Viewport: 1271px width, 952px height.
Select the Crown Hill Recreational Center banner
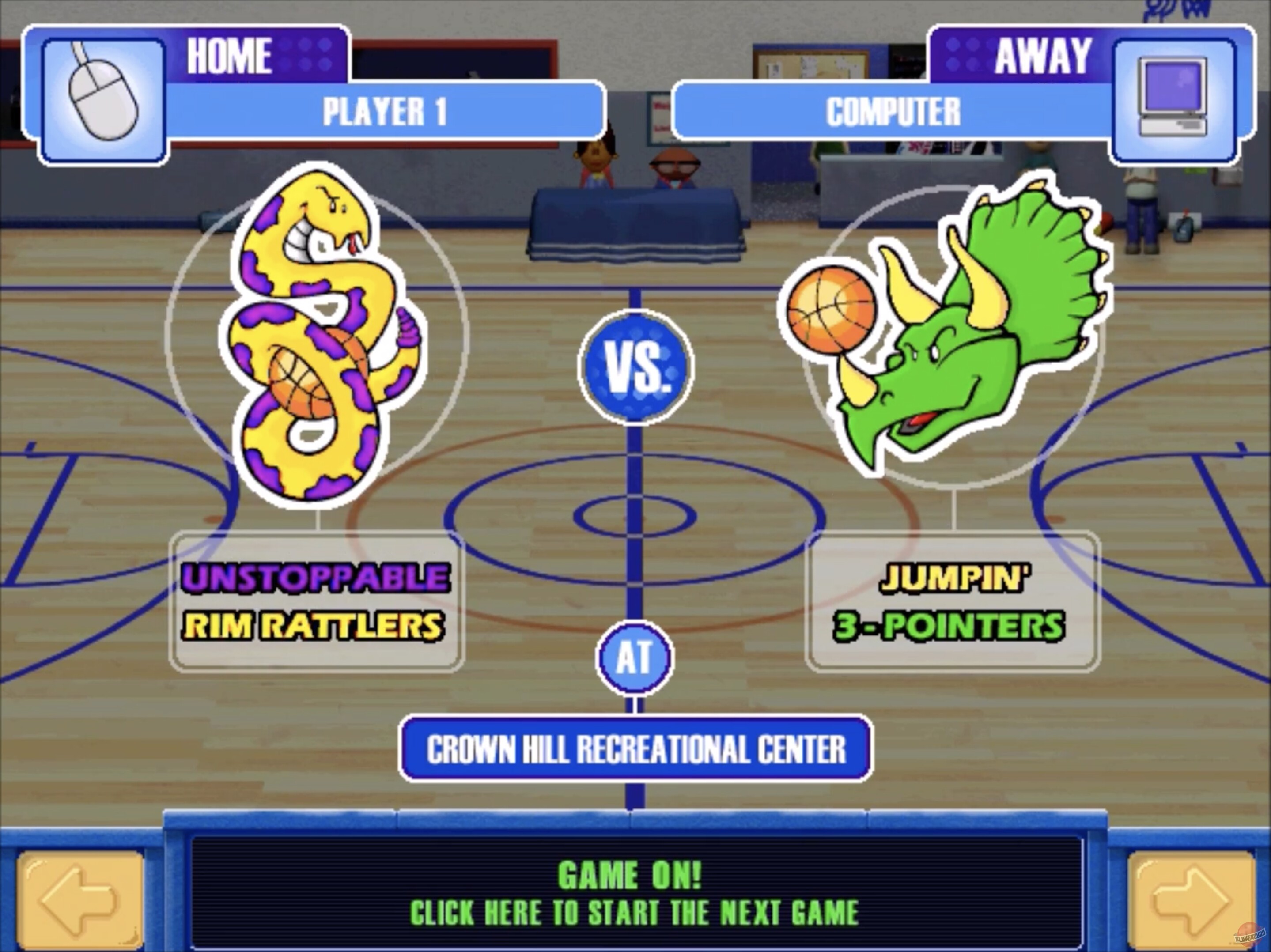(635, 748)
